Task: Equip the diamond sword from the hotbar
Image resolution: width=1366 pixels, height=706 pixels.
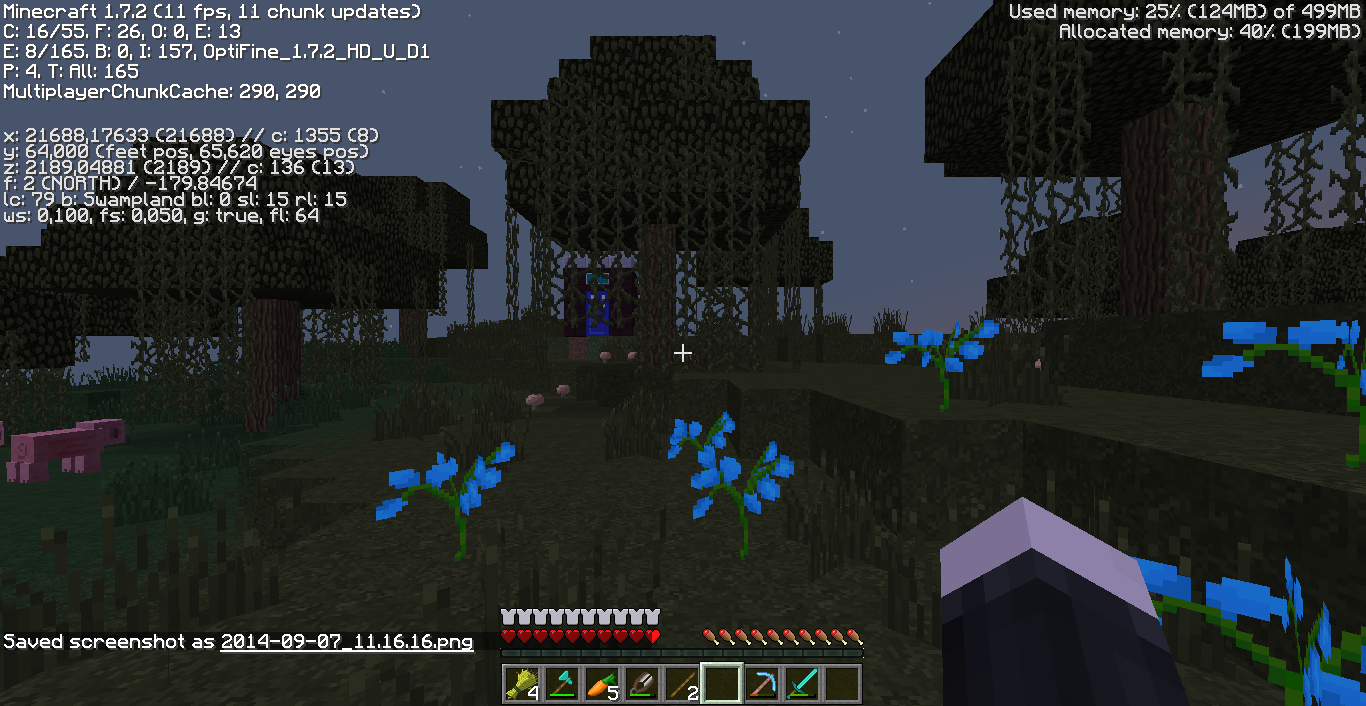Action: [x=801, y=683]
